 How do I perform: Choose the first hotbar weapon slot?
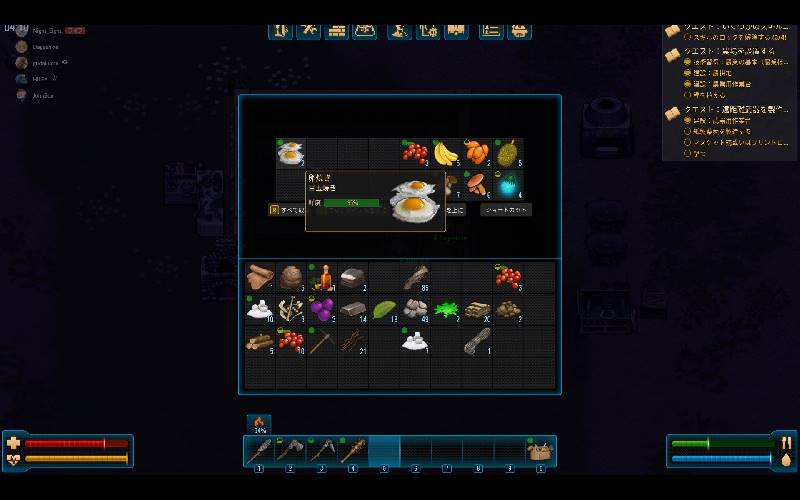[x=259, y=451]
